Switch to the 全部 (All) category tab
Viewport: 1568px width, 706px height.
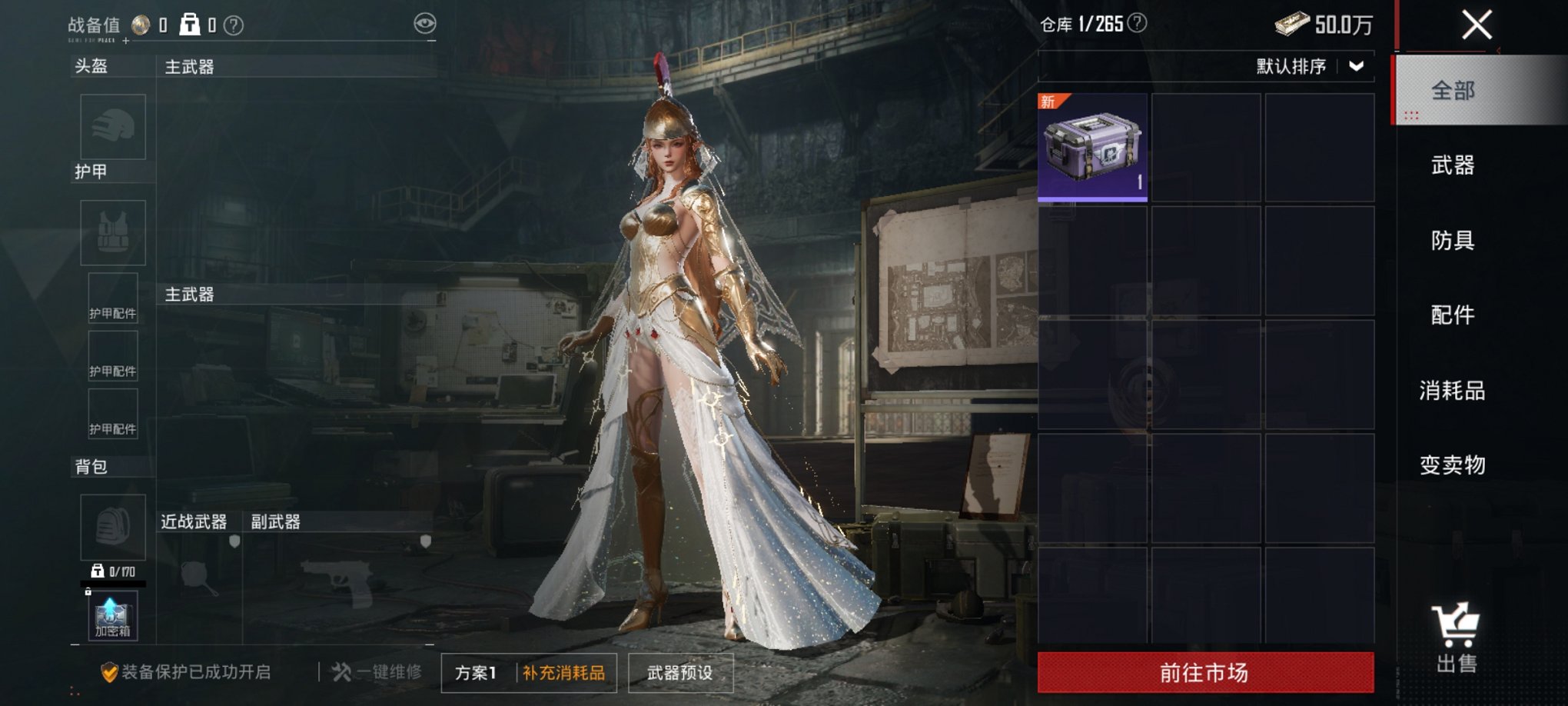pyautogui.click(x=1453, y=91)
